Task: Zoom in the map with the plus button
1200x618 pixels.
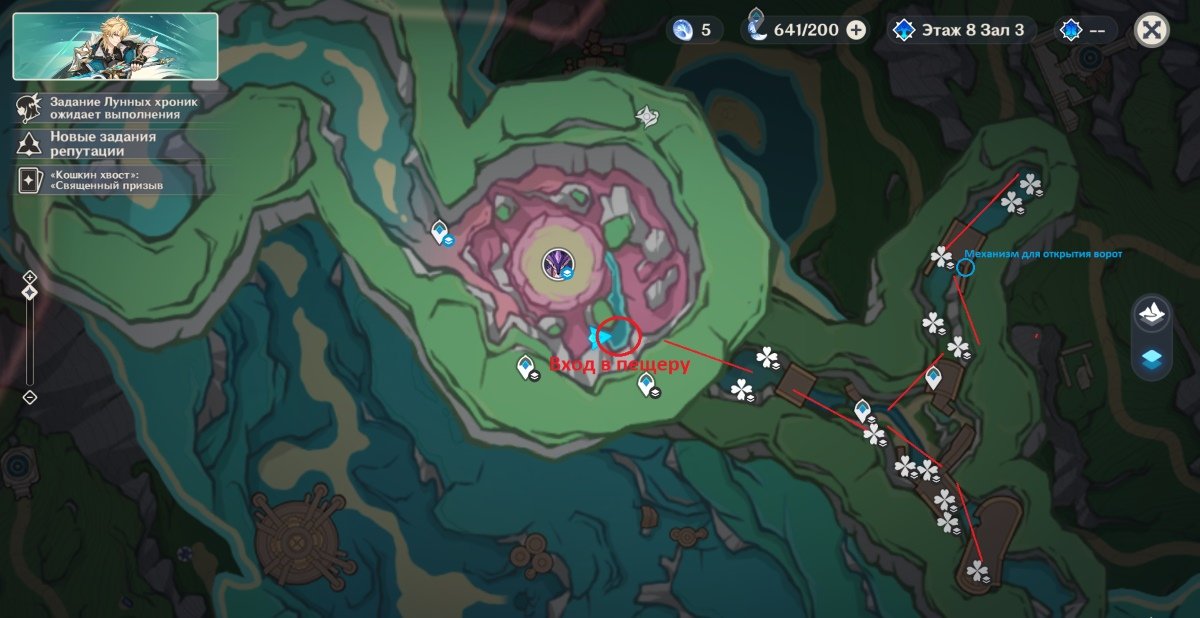Action: 30,277
